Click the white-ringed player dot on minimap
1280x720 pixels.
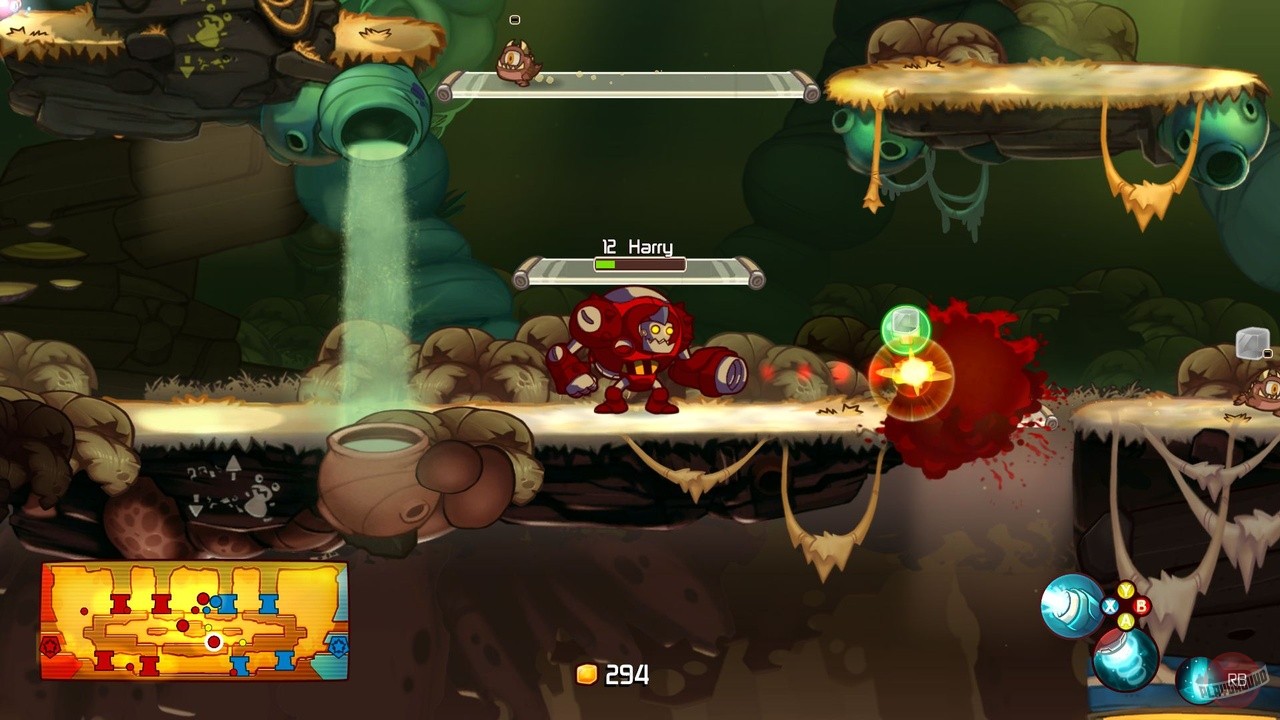click(213, 642)
